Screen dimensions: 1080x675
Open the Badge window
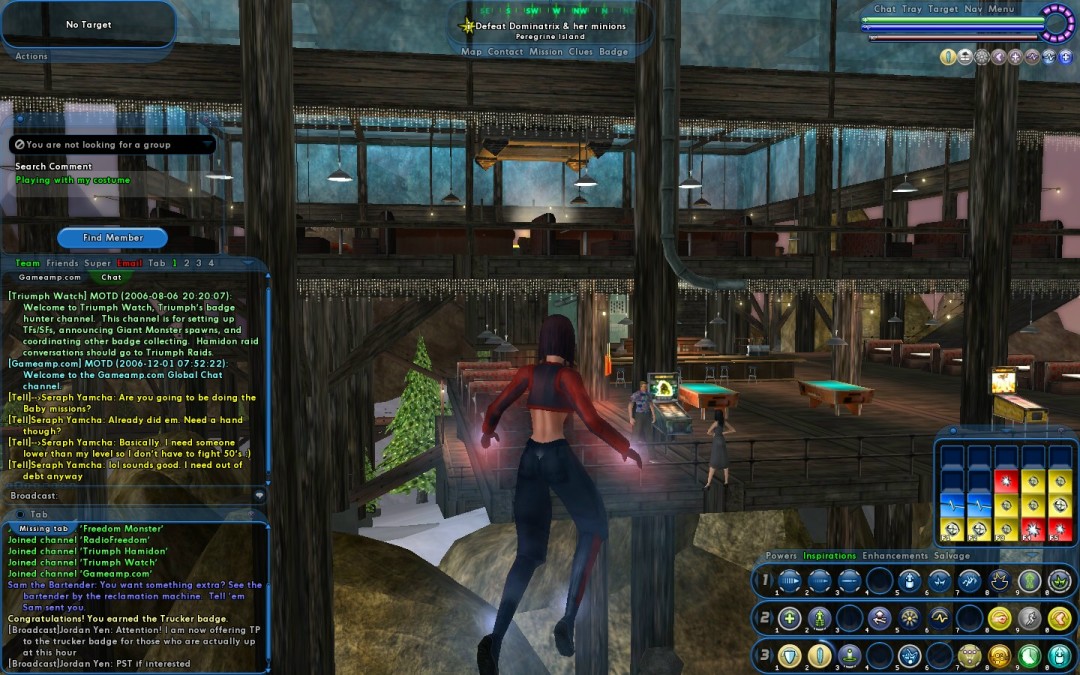click(614, 52)
